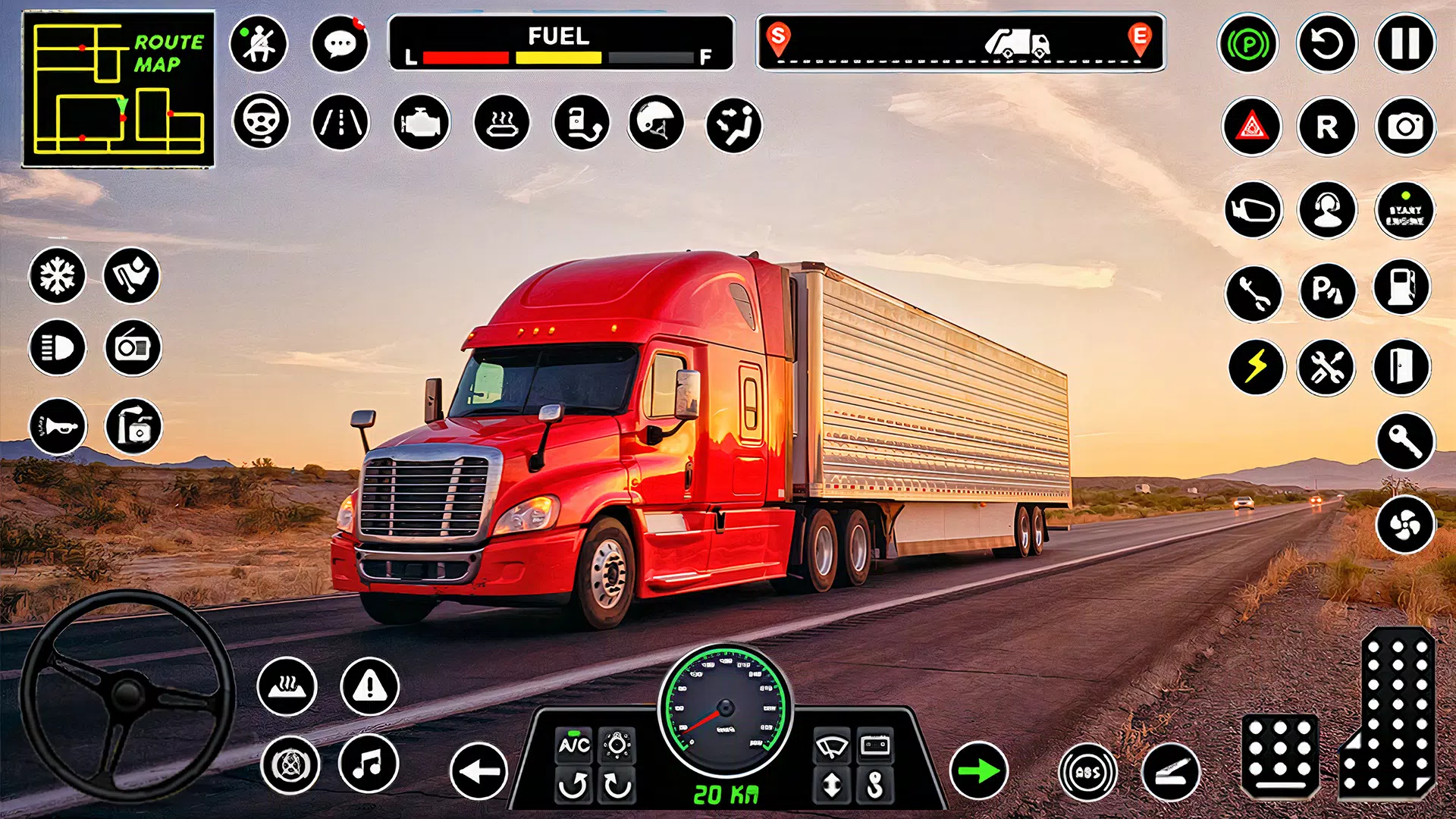Click the Start Engine button

pos(1404,212)
